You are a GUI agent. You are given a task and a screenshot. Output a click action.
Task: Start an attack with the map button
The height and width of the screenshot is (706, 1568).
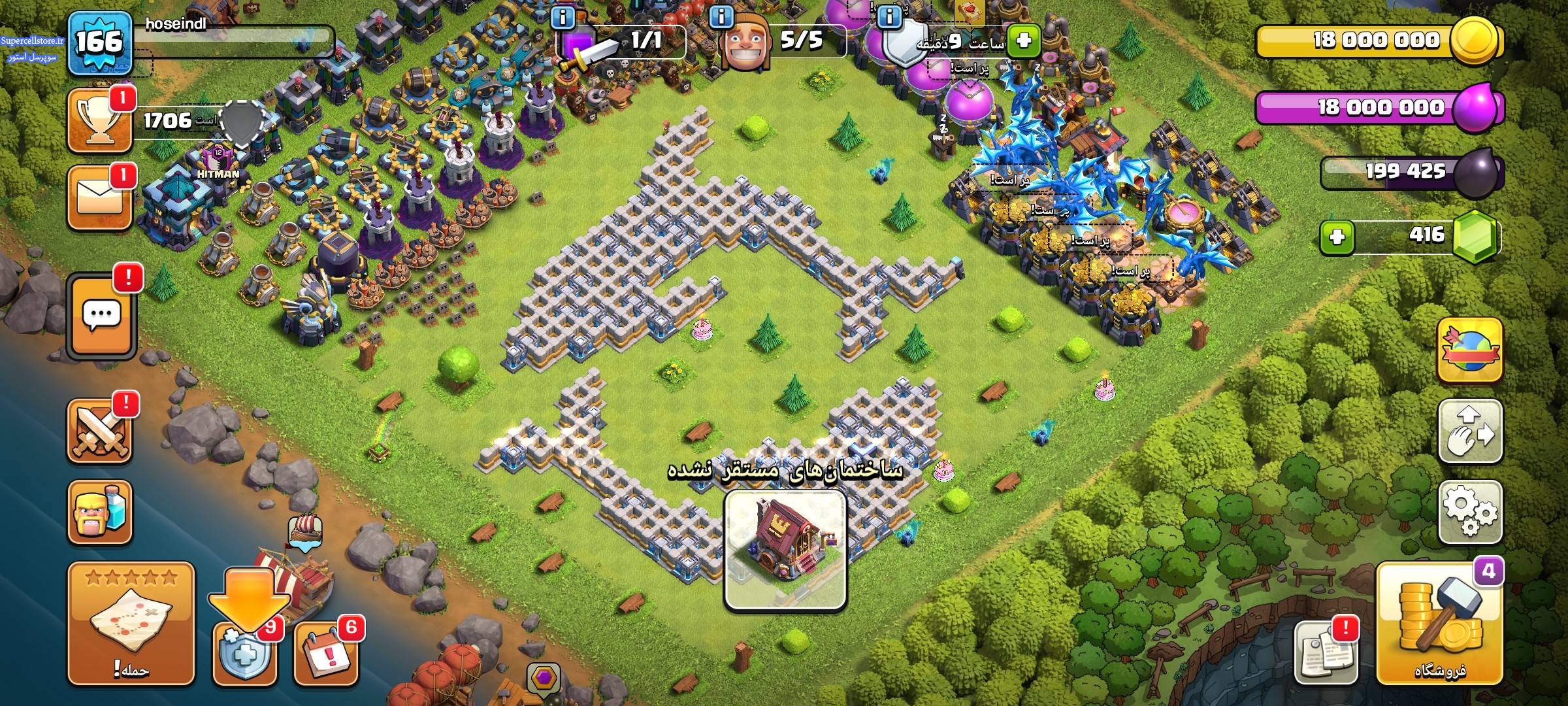point(131,623)
